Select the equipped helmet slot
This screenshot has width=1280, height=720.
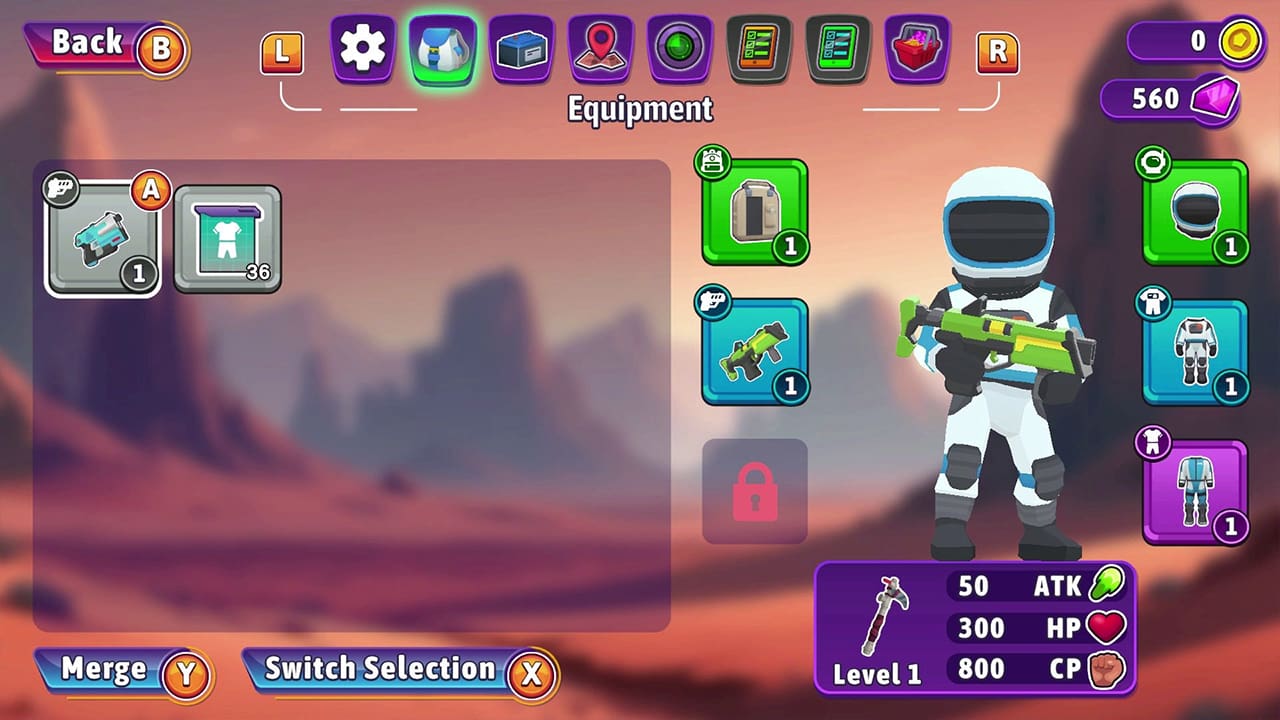[x=1196, y=213]
